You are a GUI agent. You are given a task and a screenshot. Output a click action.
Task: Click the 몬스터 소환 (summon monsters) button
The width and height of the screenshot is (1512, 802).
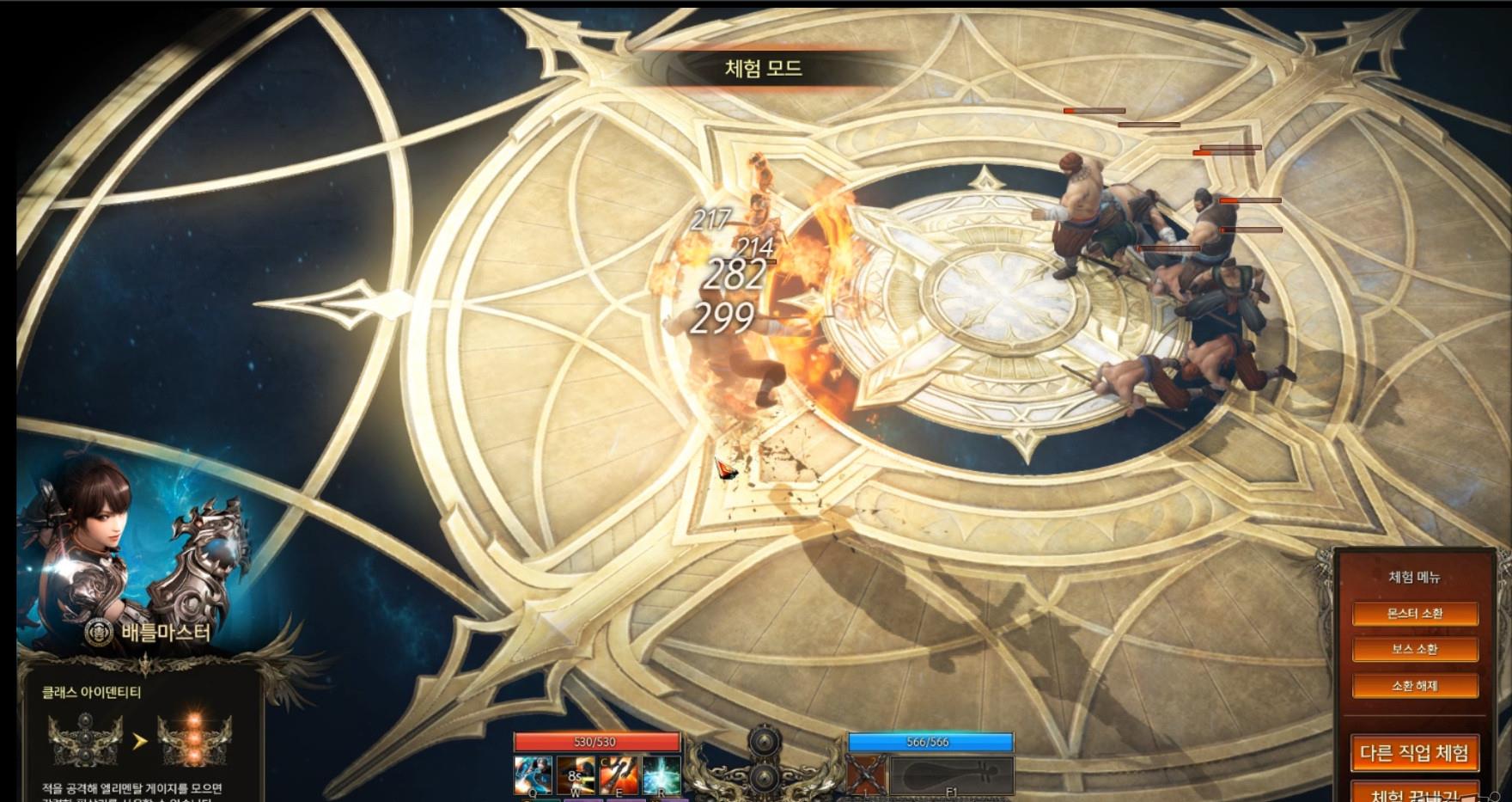click(x=1414, y=614)
